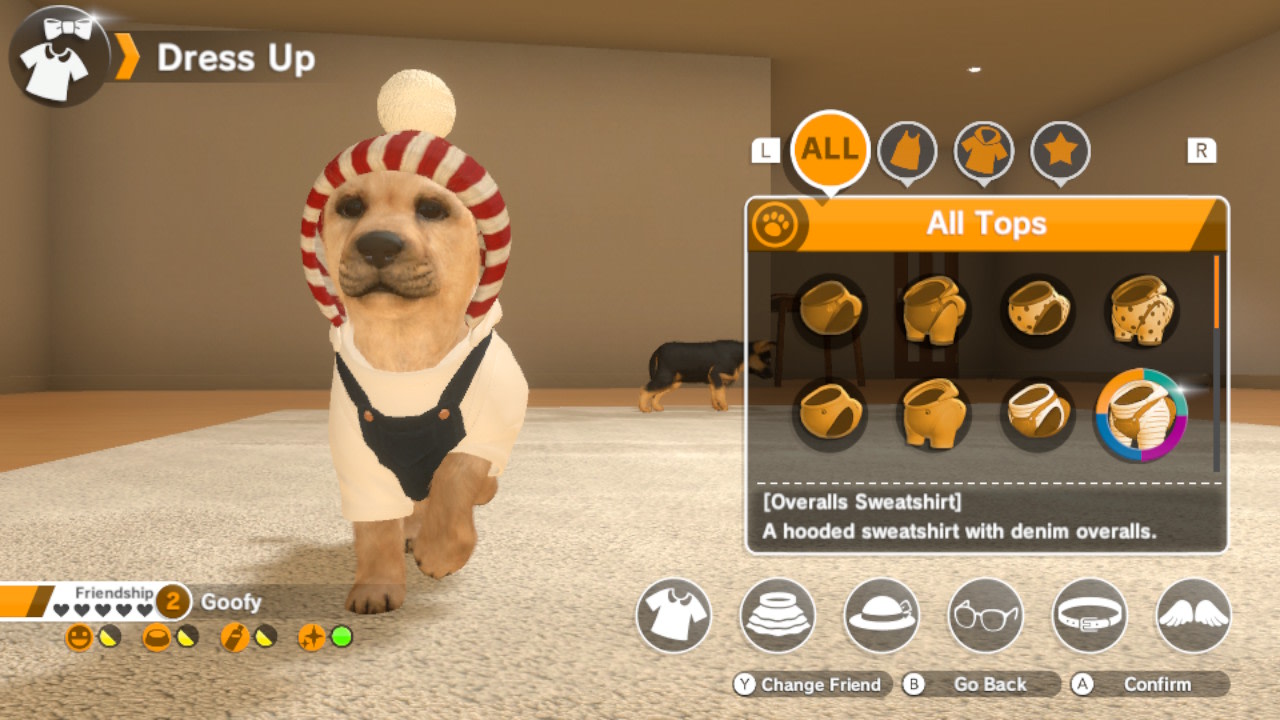Viewport: 1280px width, 720px height.
Task: Select the hat category icon
Action: 882,617
